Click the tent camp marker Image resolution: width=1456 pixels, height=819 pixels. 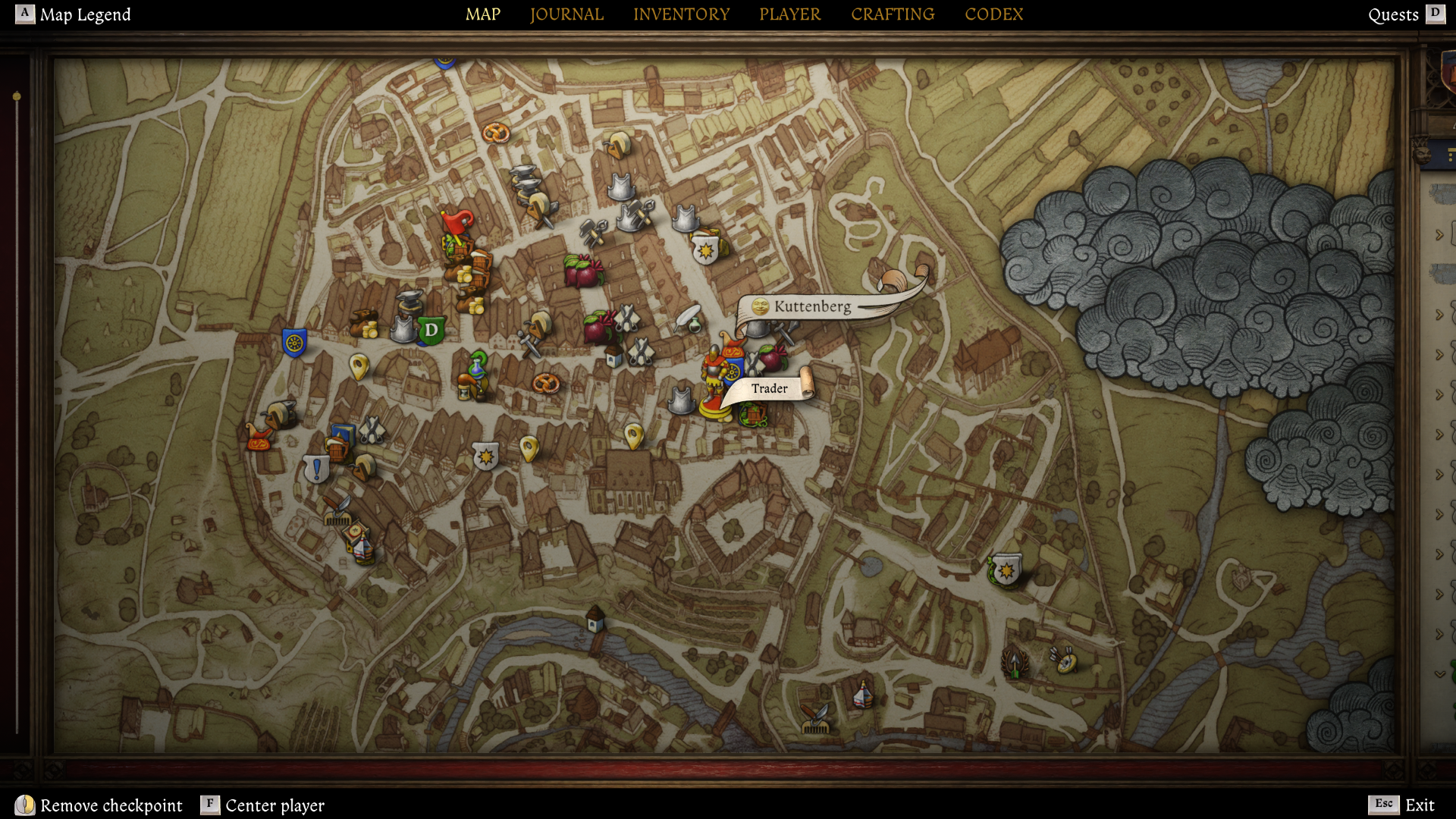(862, 694)
